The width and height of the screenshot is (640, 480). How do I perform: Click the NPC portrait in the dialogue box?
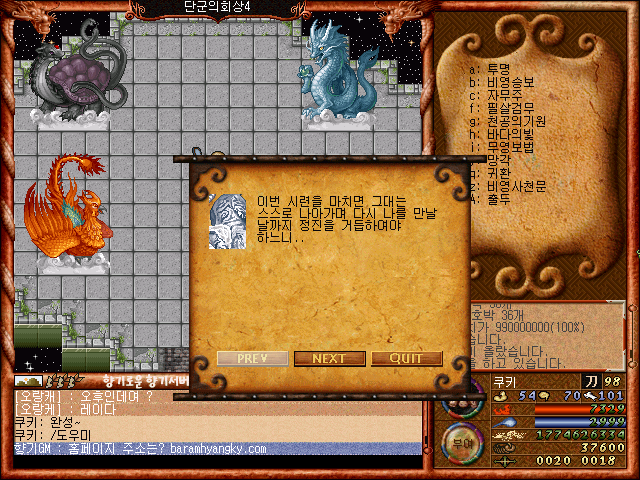(x=227, y=221)
